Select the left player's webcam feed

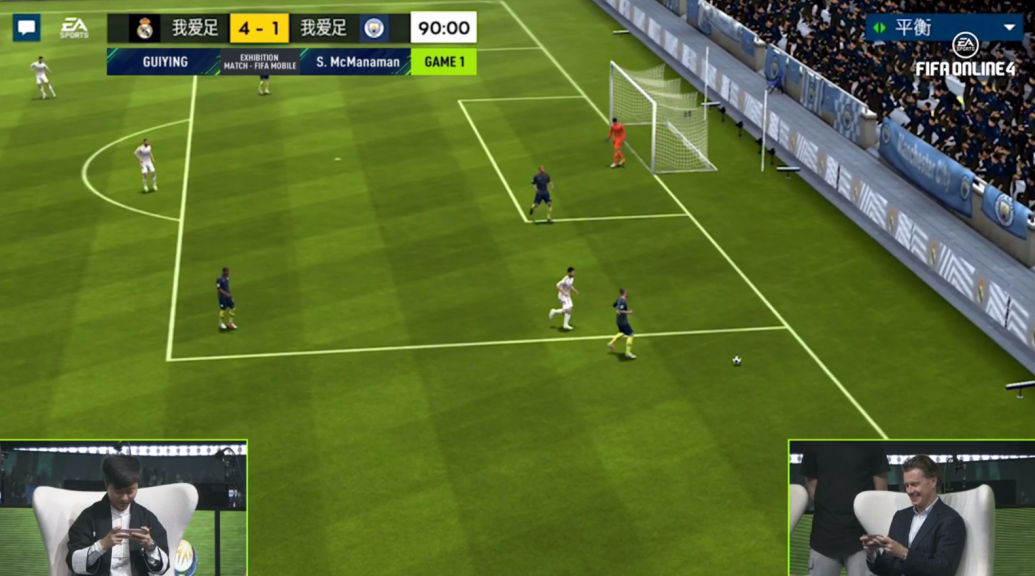click(x=123, y=508)
